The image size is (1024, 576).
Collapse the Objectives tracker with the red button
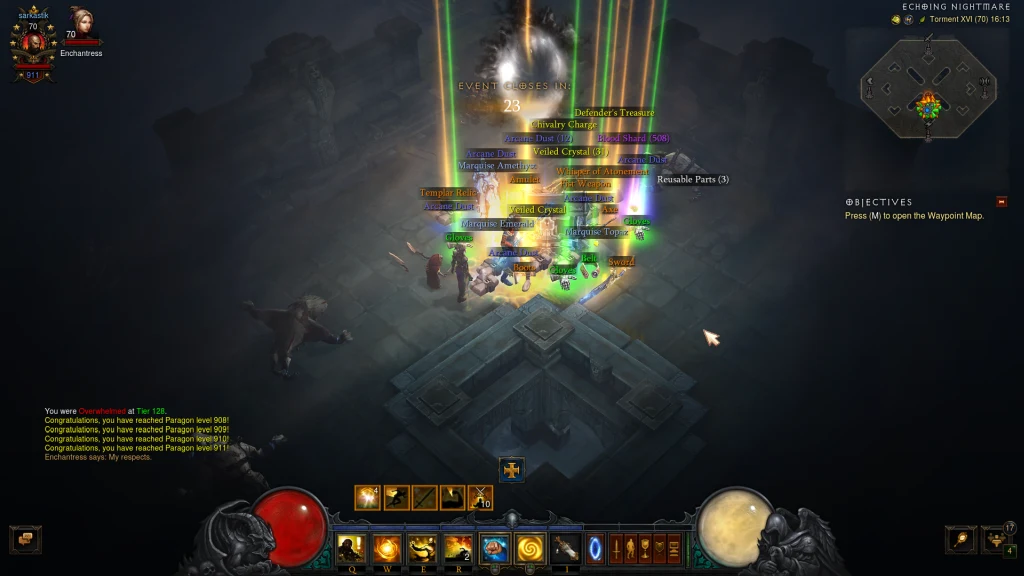pyautogui.click(x=1002, y=202)
